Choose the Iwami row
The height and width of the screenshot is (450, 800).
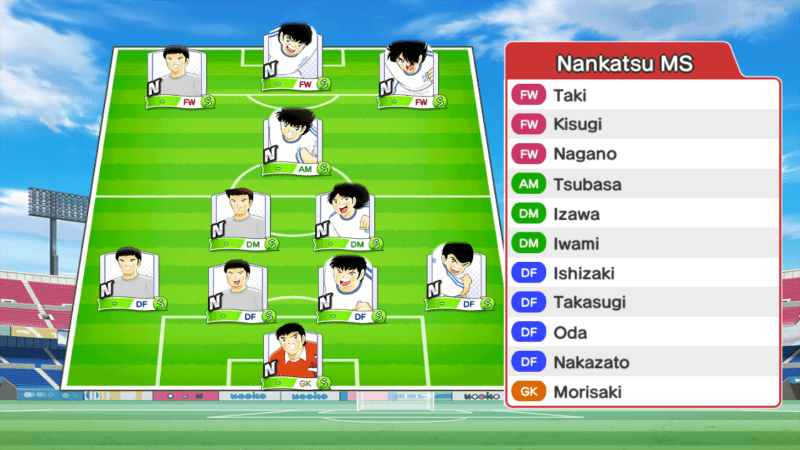[x=642, y=244]
